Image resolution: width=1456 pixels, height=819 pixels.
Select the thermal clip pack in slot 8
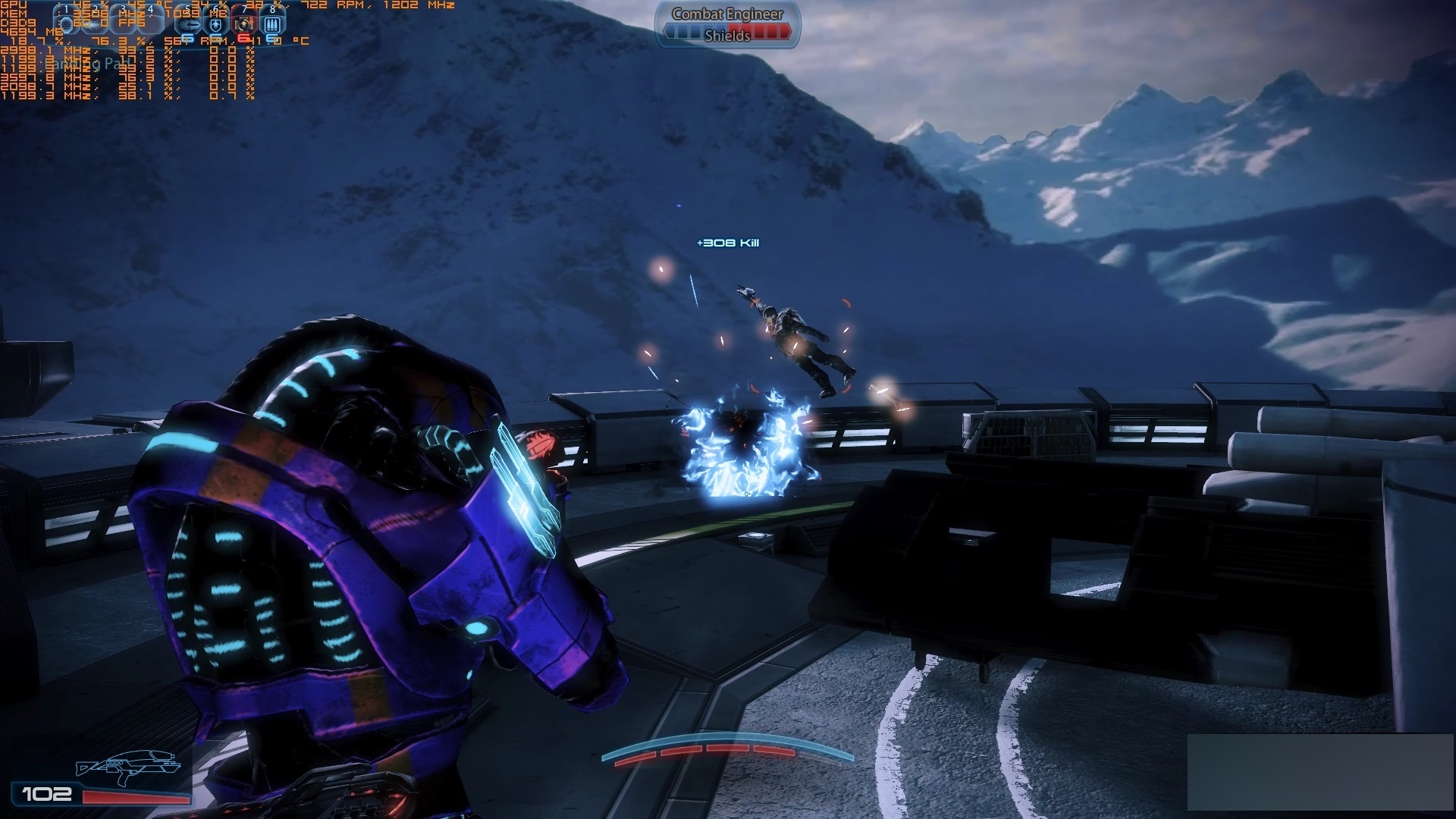(271, 24)
